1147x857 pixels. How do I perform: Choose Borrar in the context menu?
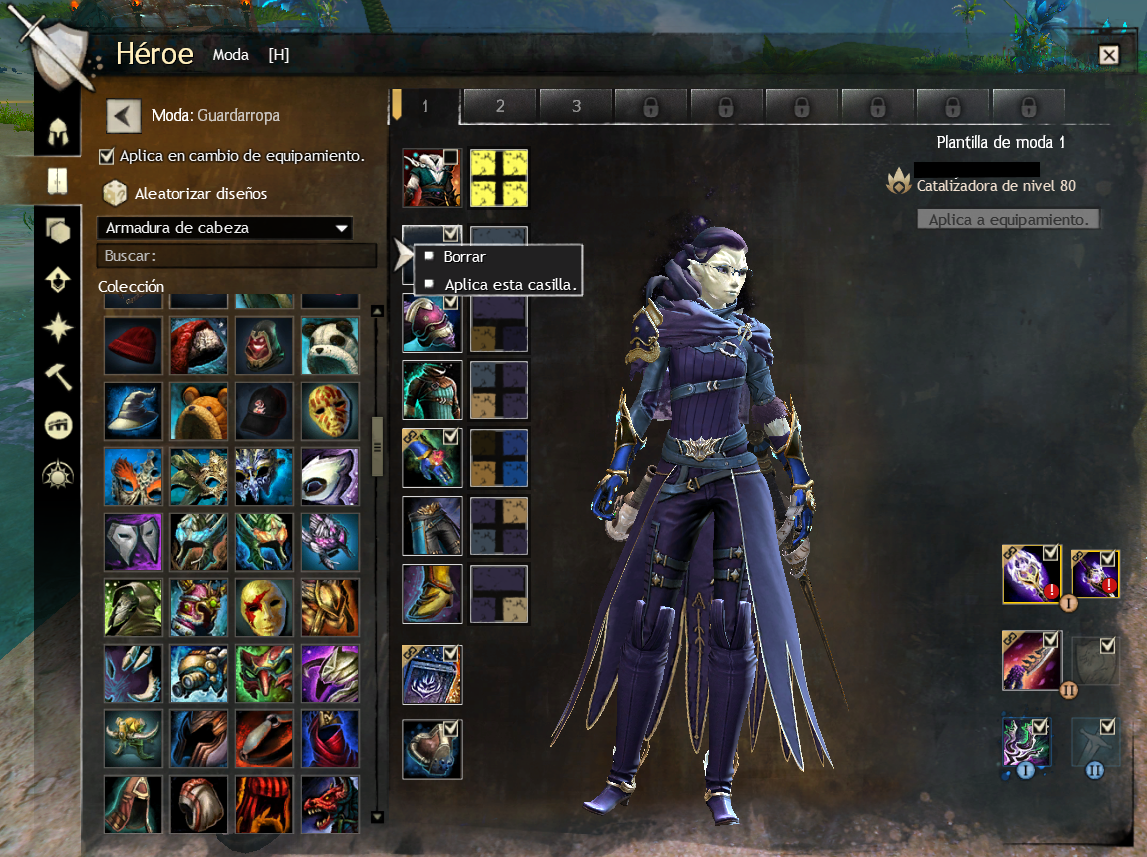pyautogui.click(x=465, y=257)
